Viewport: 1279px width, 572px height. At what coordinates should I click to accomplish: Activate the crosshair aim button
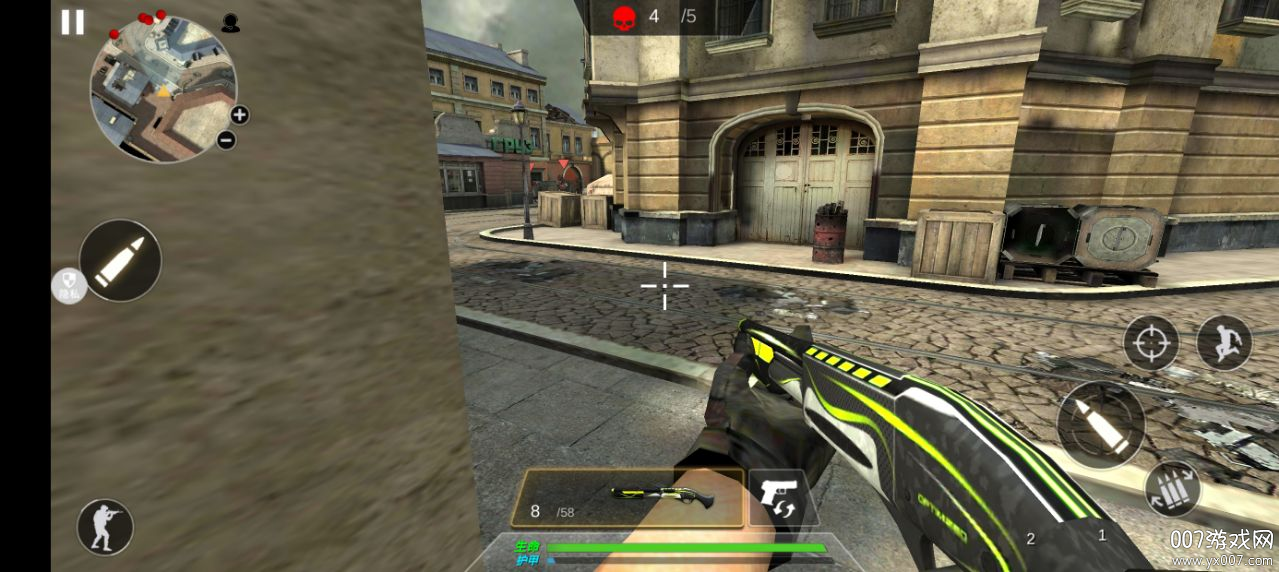[x=1151, y=343]
